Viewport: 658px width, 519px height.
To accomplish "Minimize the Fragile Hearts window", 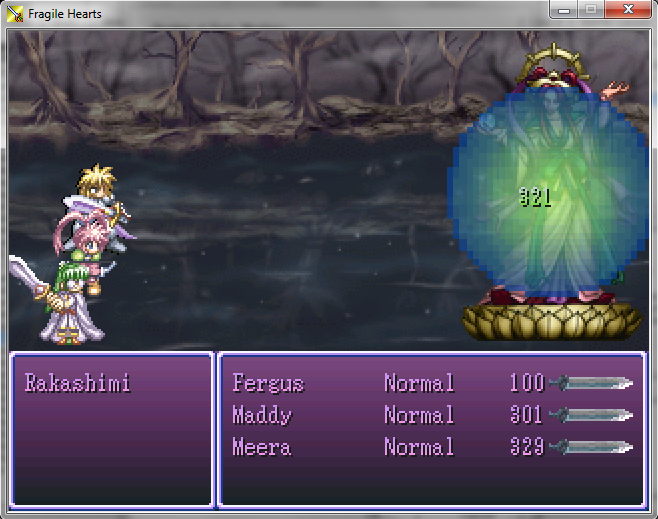I will [x=565, y=10].
